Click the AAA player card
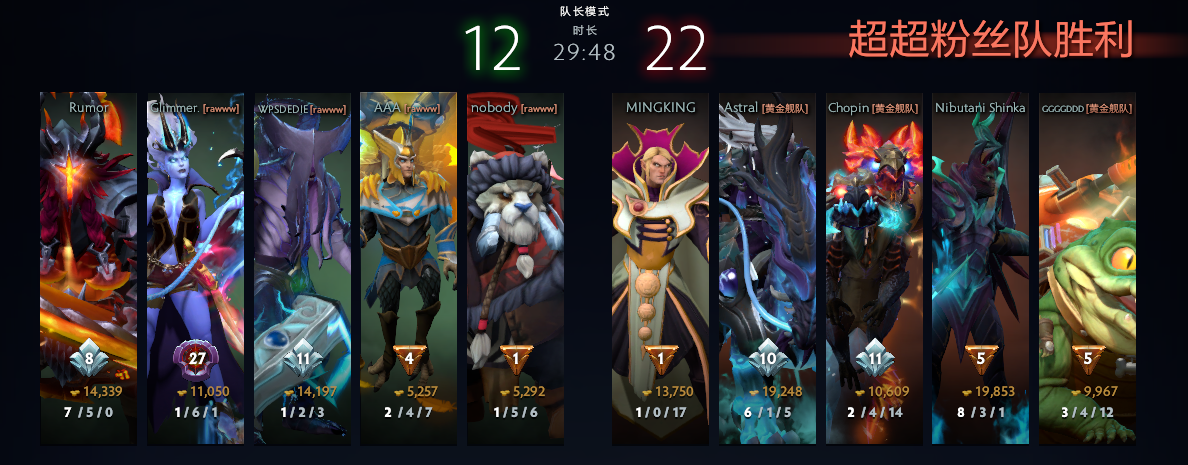Image resolution: width=1188 pixels, height=465 pixels. pos(408,250)
